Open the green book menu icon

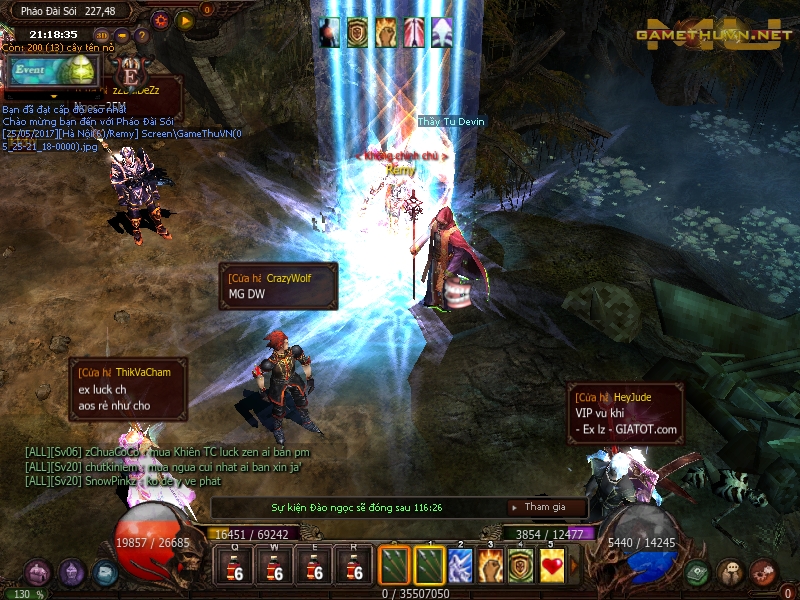(698, 573)
